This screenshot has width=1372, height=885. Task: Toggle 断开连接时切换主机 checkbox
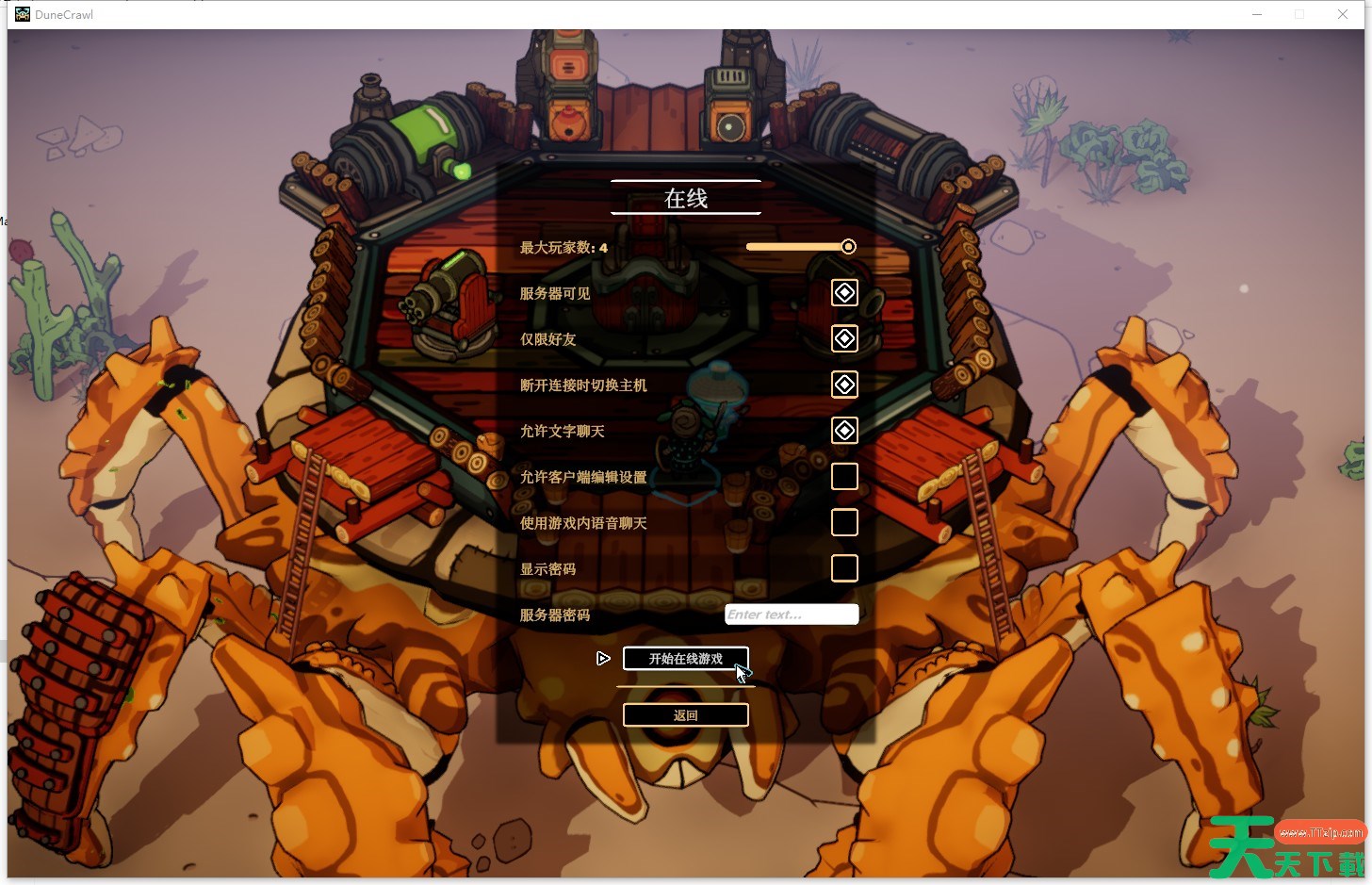844,385
